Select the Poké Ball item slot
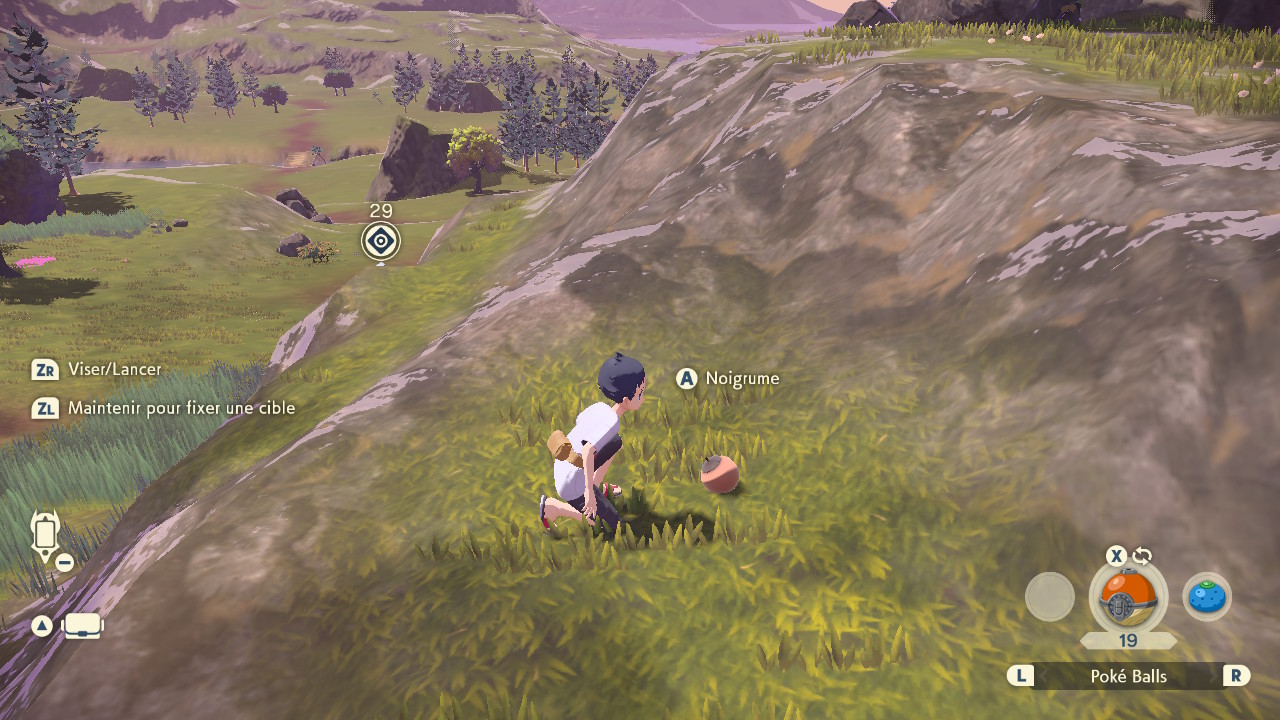The width and height of the screenshot is (1280, 720). (1128, 599)
